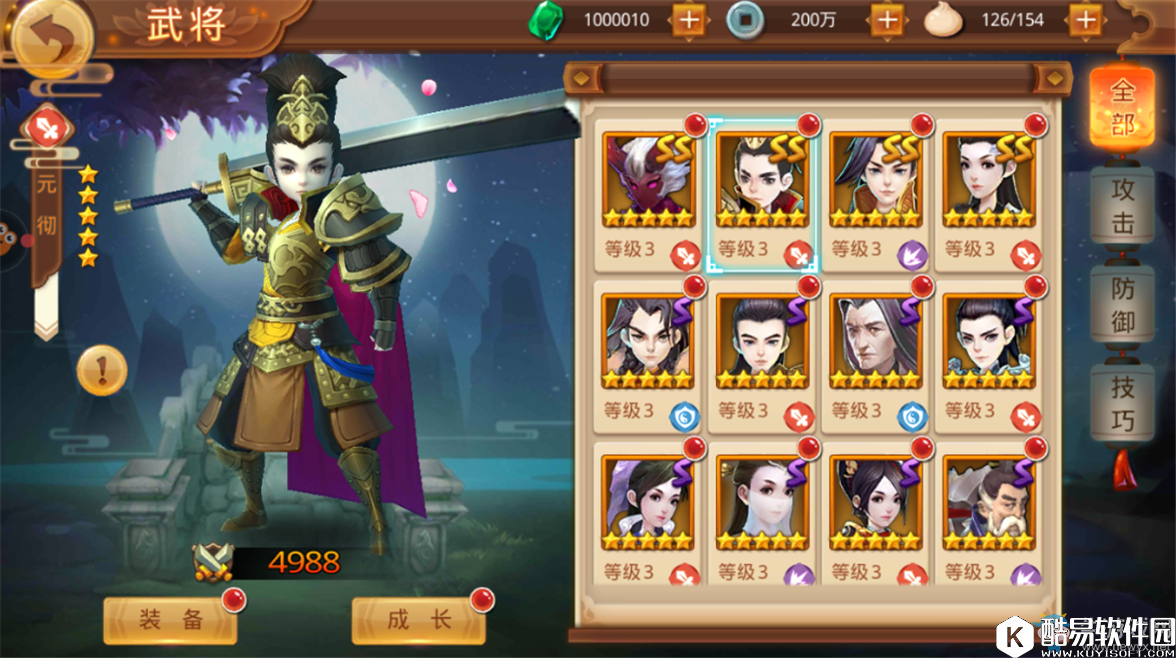Add more copper coins
Image resolution: width=1176 pixels, height=658 pixels.
(887, 19)
